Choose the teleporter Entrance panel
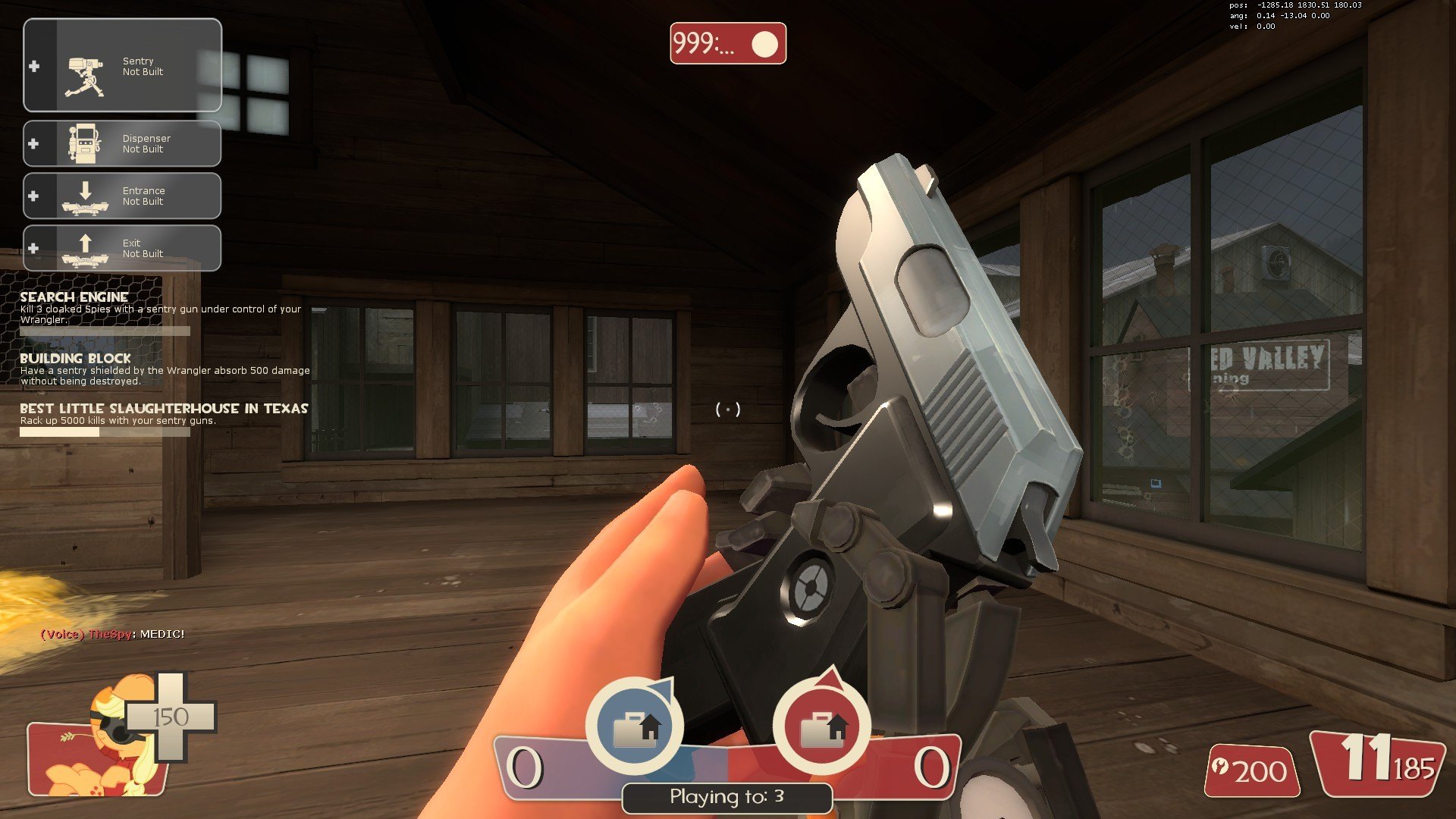Image resolution: width=1456 pixels, height=819 pixels. [122, 196]
